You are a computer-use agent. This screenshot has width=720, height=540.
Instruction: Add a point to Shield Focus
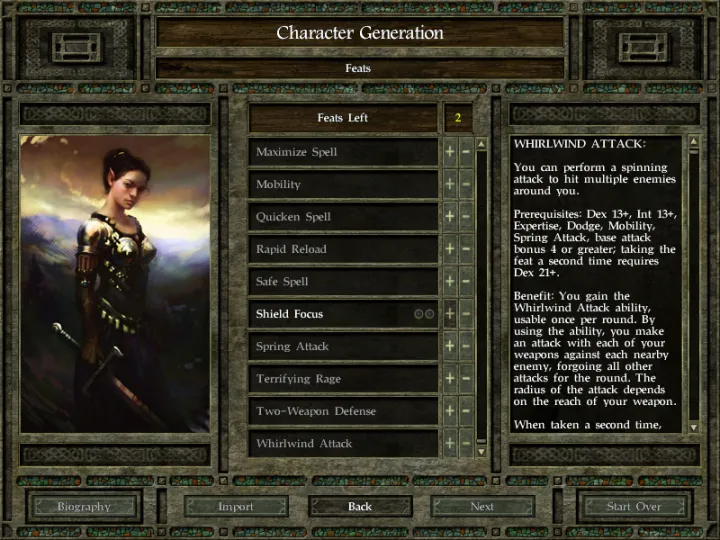pos(450,314)
